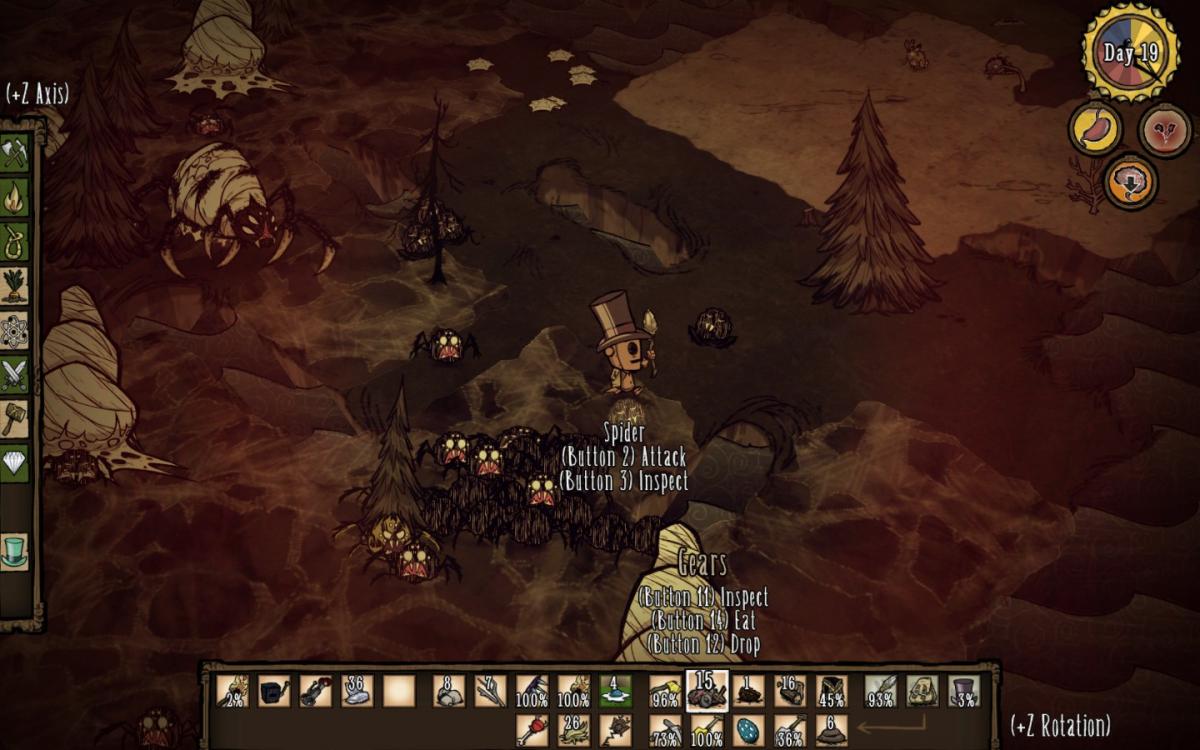Pick the cut grass stack of 26
The height and width of the screenshot is (750, 1200).
[574, 730]
